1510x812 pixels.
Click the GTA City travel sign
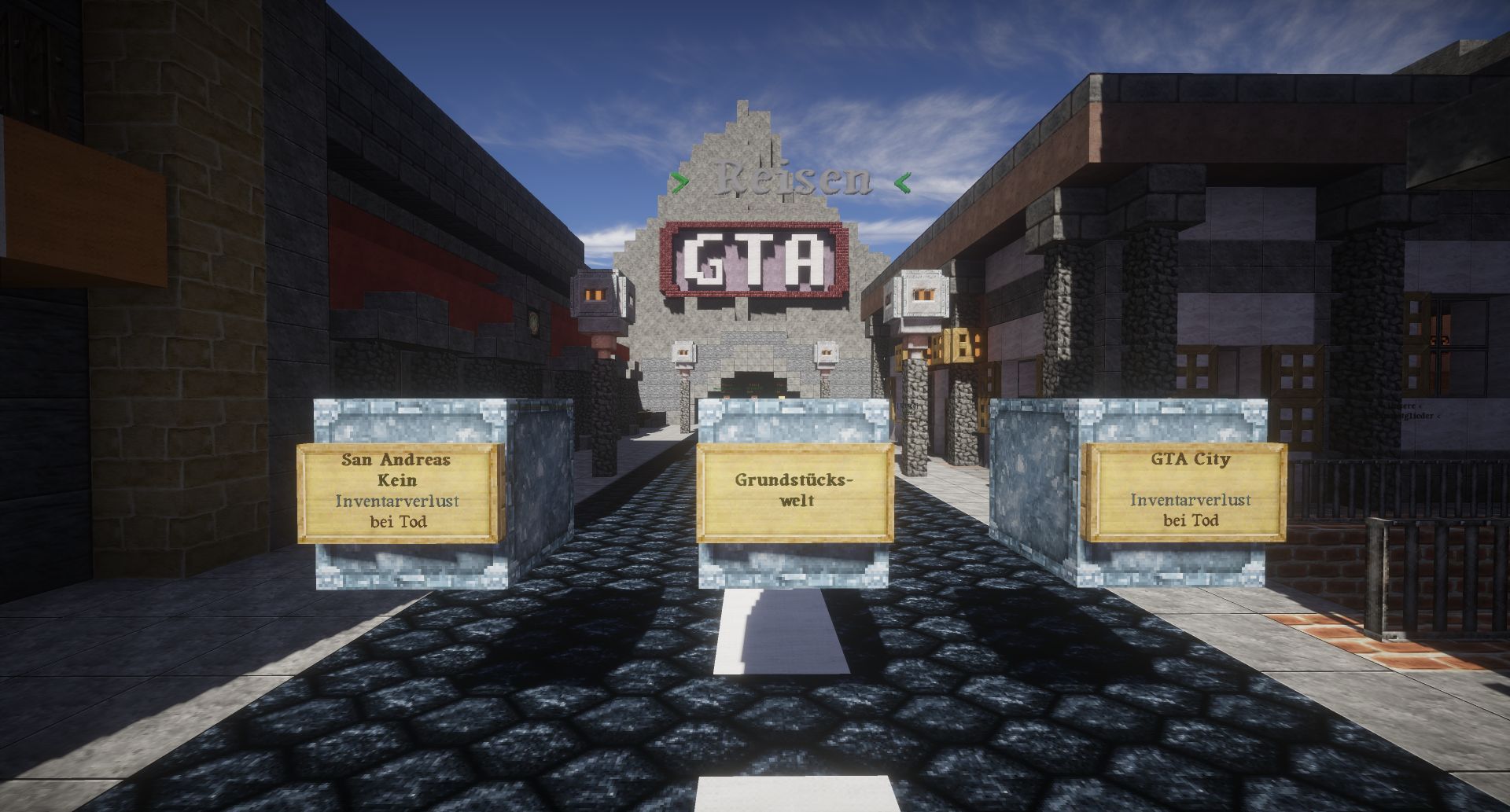pos(1184,491)
